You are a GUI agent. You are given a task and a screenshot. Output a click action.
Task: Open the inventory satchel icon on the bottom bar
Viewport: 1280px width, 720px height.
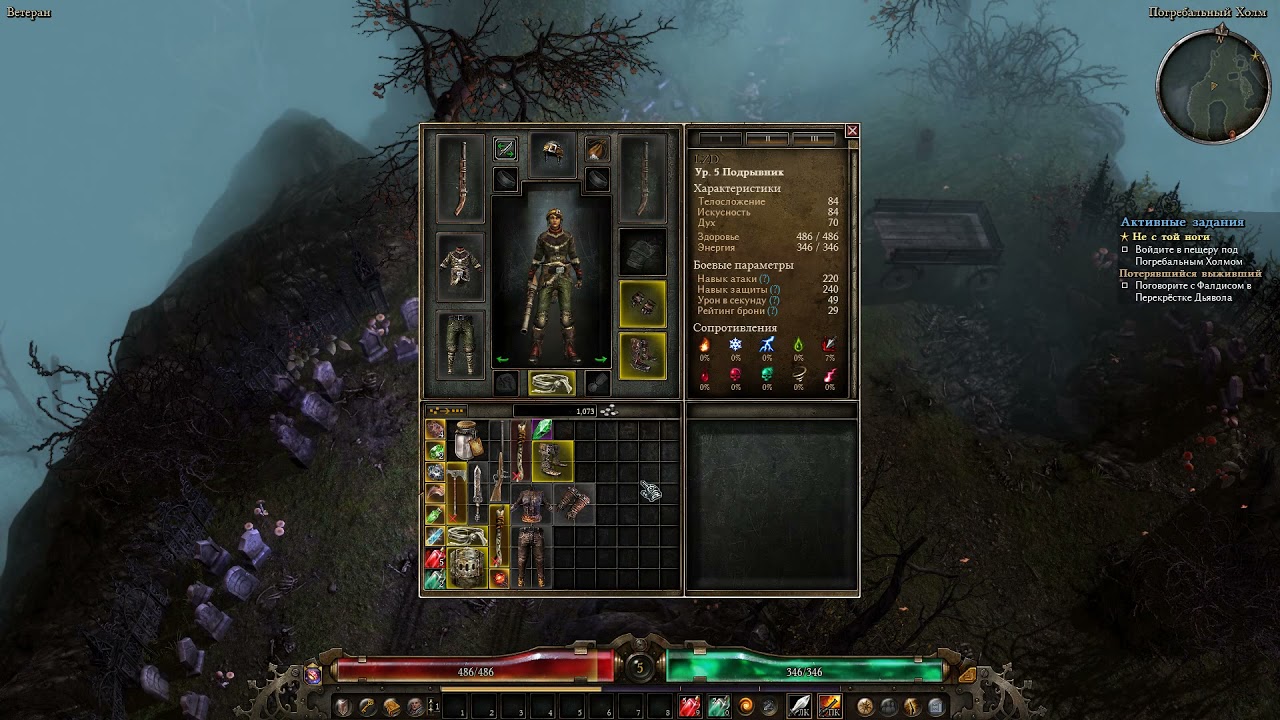(391, 706)
